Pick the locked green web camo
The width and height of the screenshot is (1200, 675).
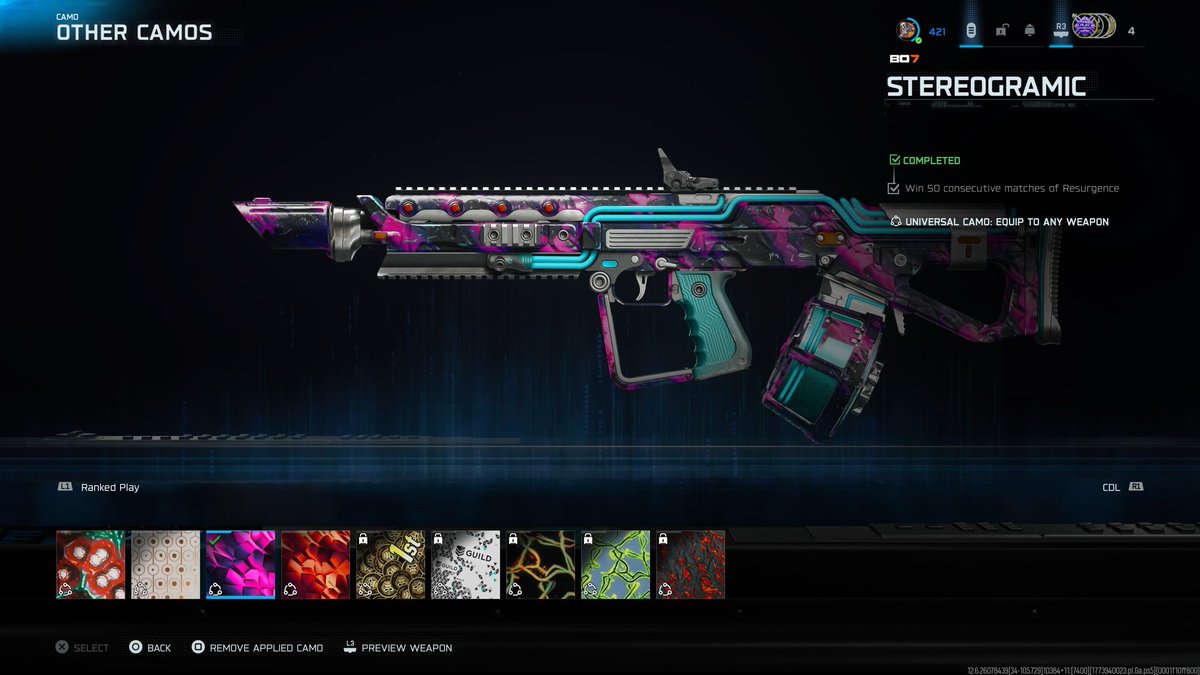pyautogui.click(x=616, y=564)
